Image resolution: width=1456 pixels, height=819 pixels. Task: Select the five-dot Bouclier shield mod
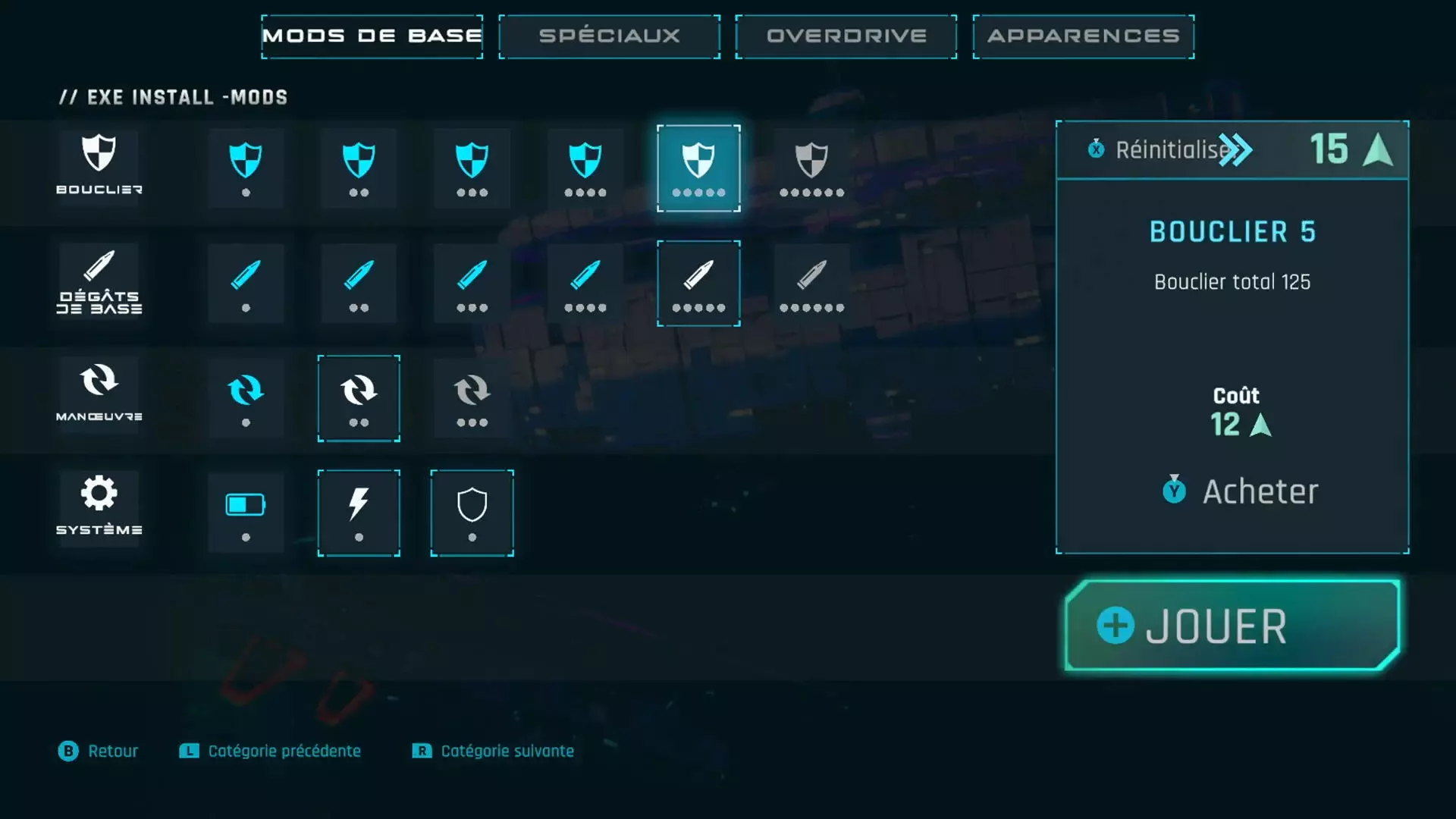[698, 168]
